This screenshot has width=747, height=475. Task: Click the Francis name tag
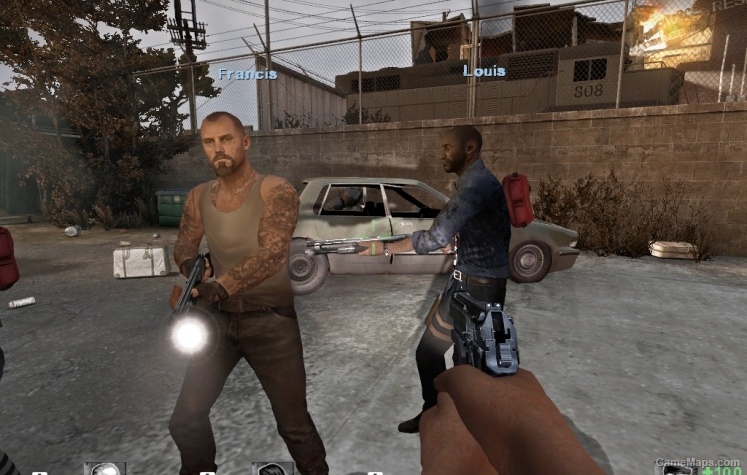[247, 74]
